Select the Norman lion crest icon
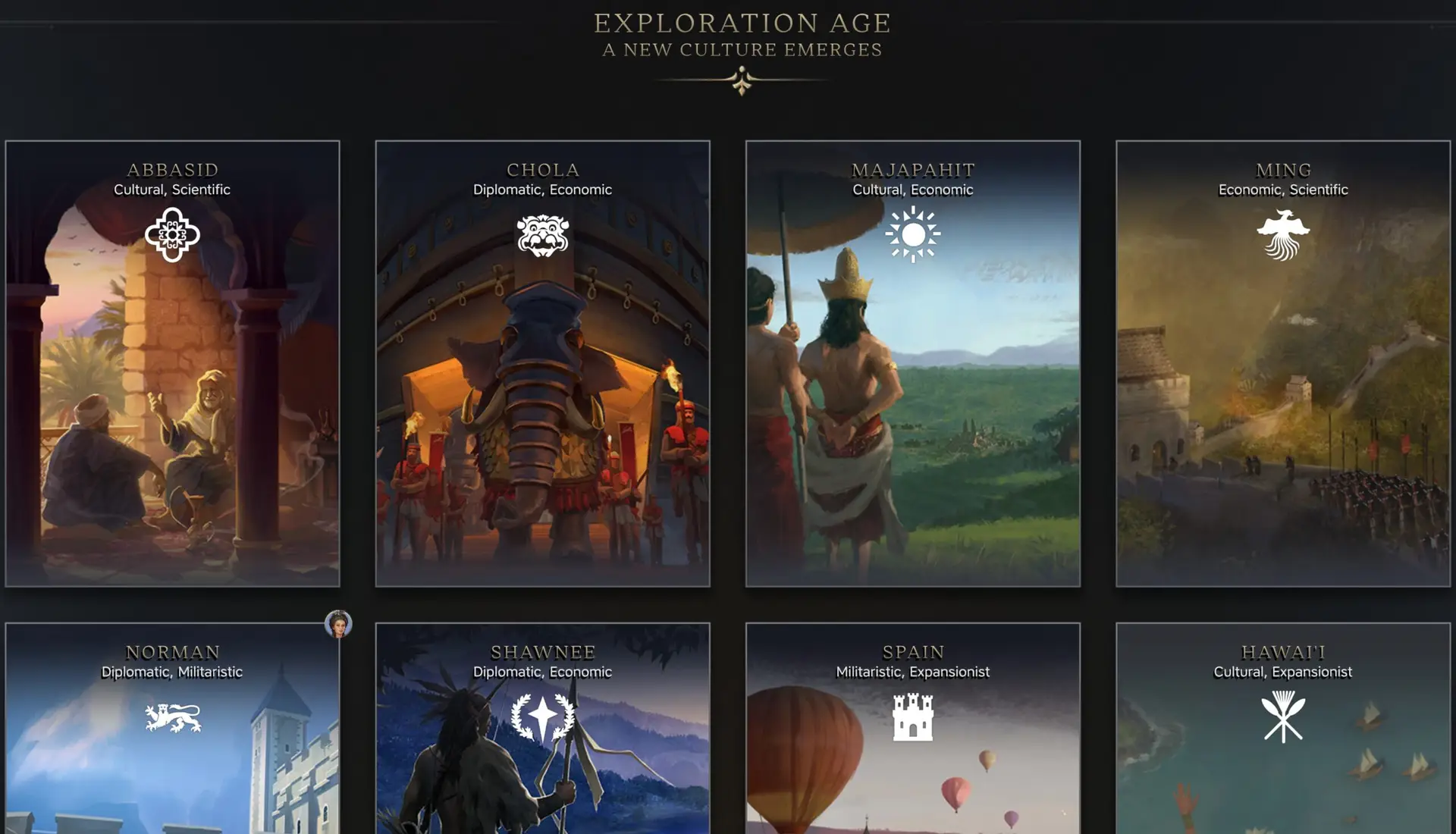Image resolution: width=1456 pixels, height=834 pixels. pos(174,716)
